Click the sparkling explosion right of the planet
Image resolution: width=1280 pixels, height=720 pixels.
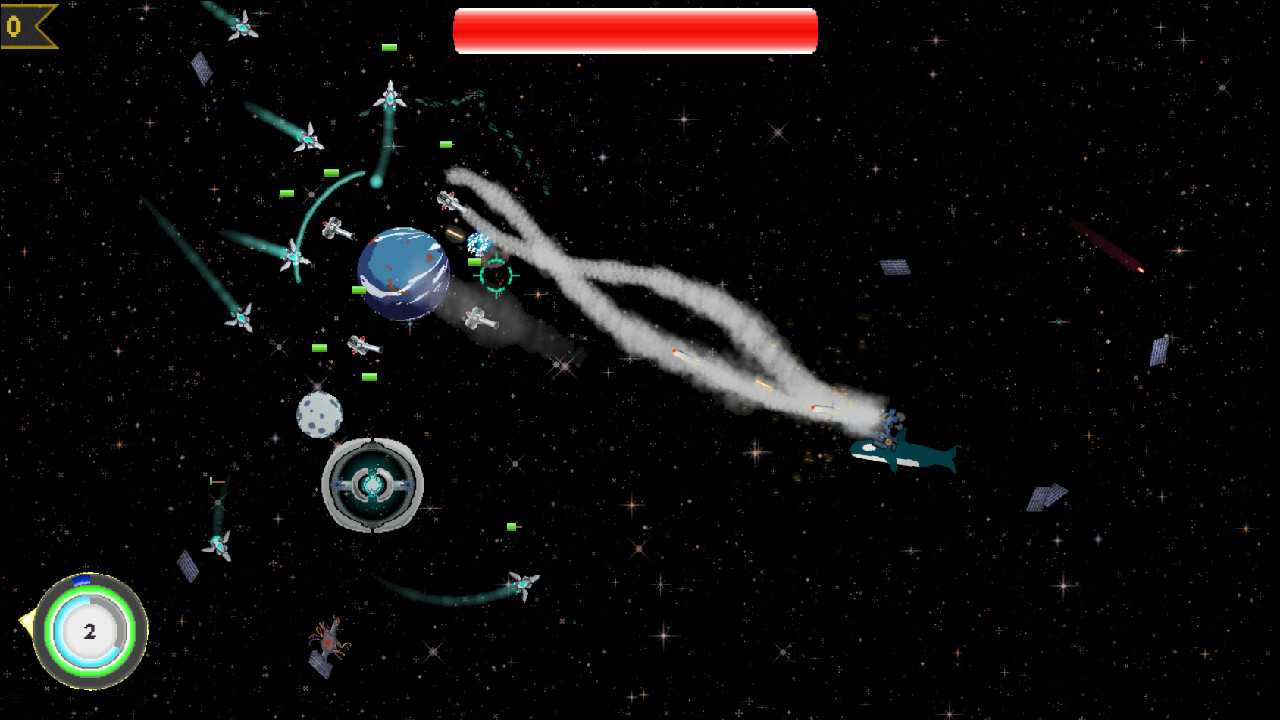point(478,240)
